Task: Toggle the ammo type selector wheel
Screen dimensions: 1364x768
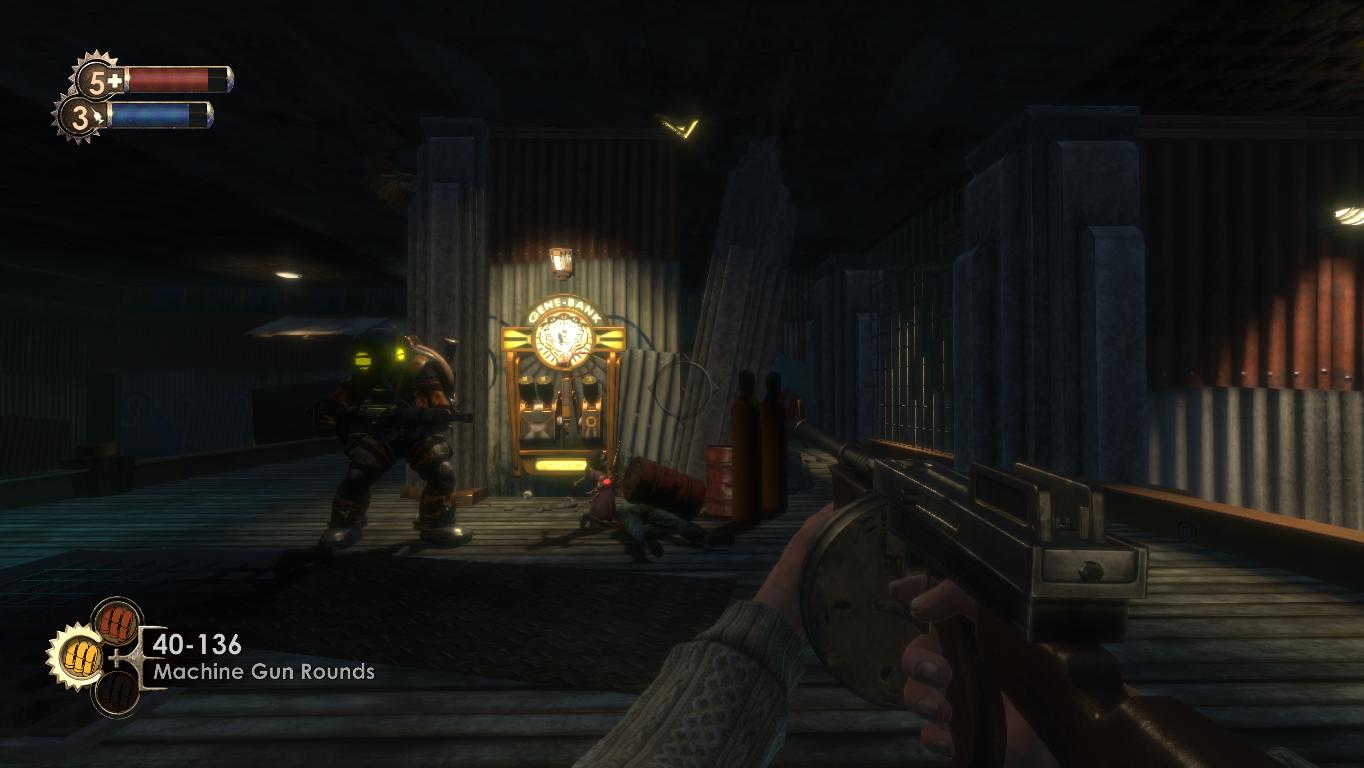Action: [100, 656]
